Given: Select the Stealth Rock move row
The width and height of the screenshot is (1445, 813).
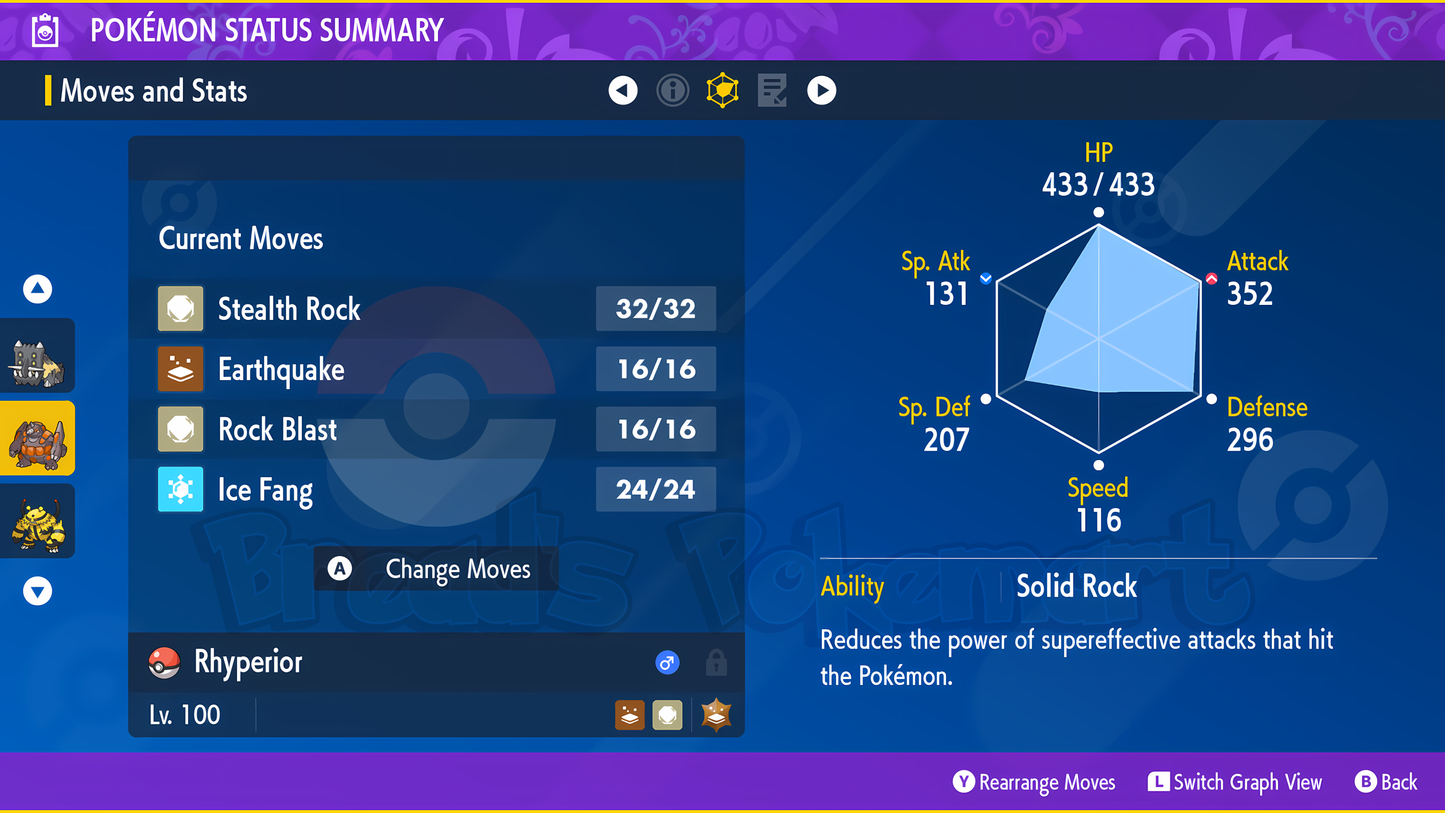Looking at the screenshot, I should pyautogui.click(x=436, y=309).
